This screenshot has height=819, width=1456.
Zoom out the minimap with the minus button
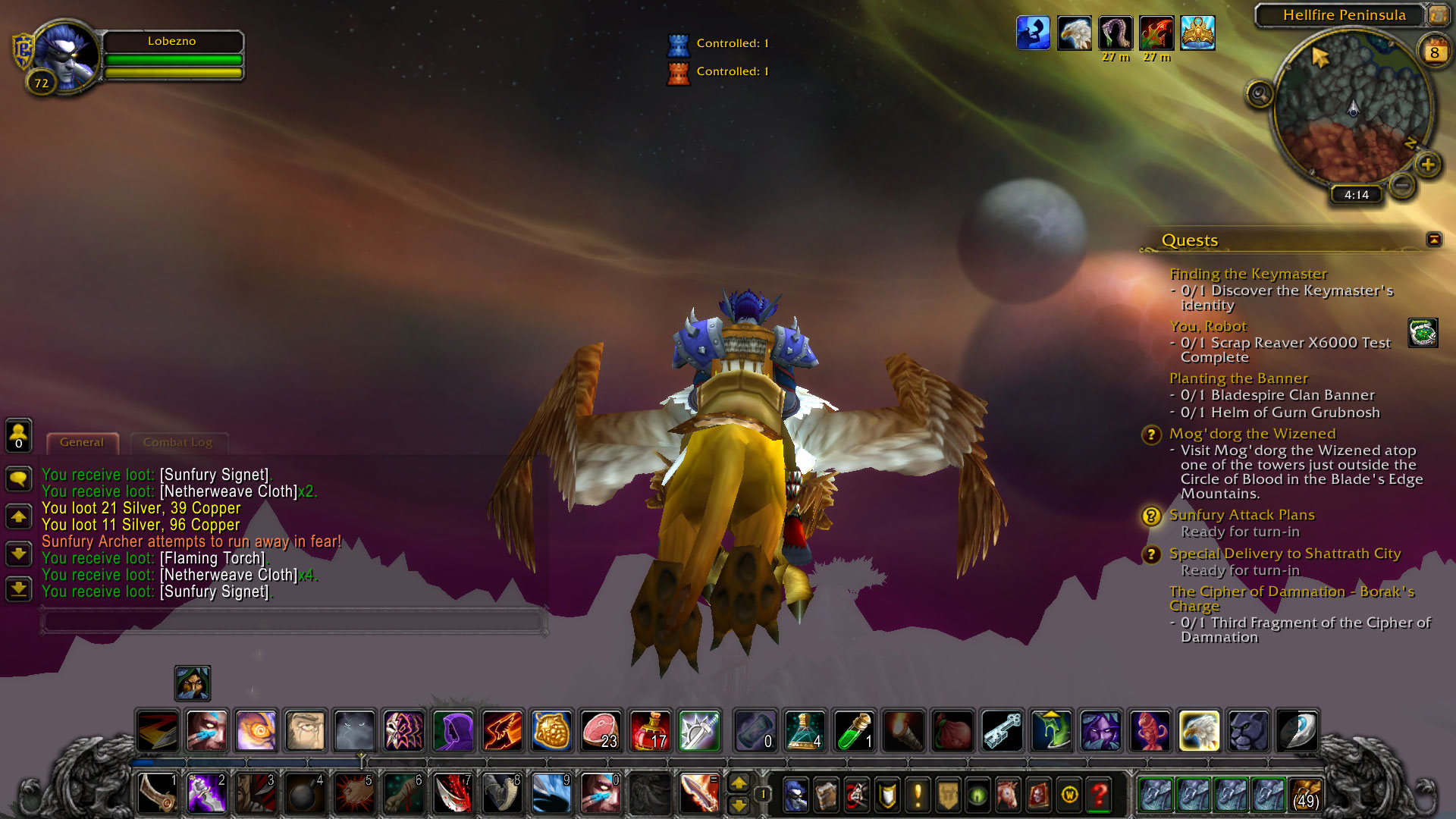pos(1402,184)
